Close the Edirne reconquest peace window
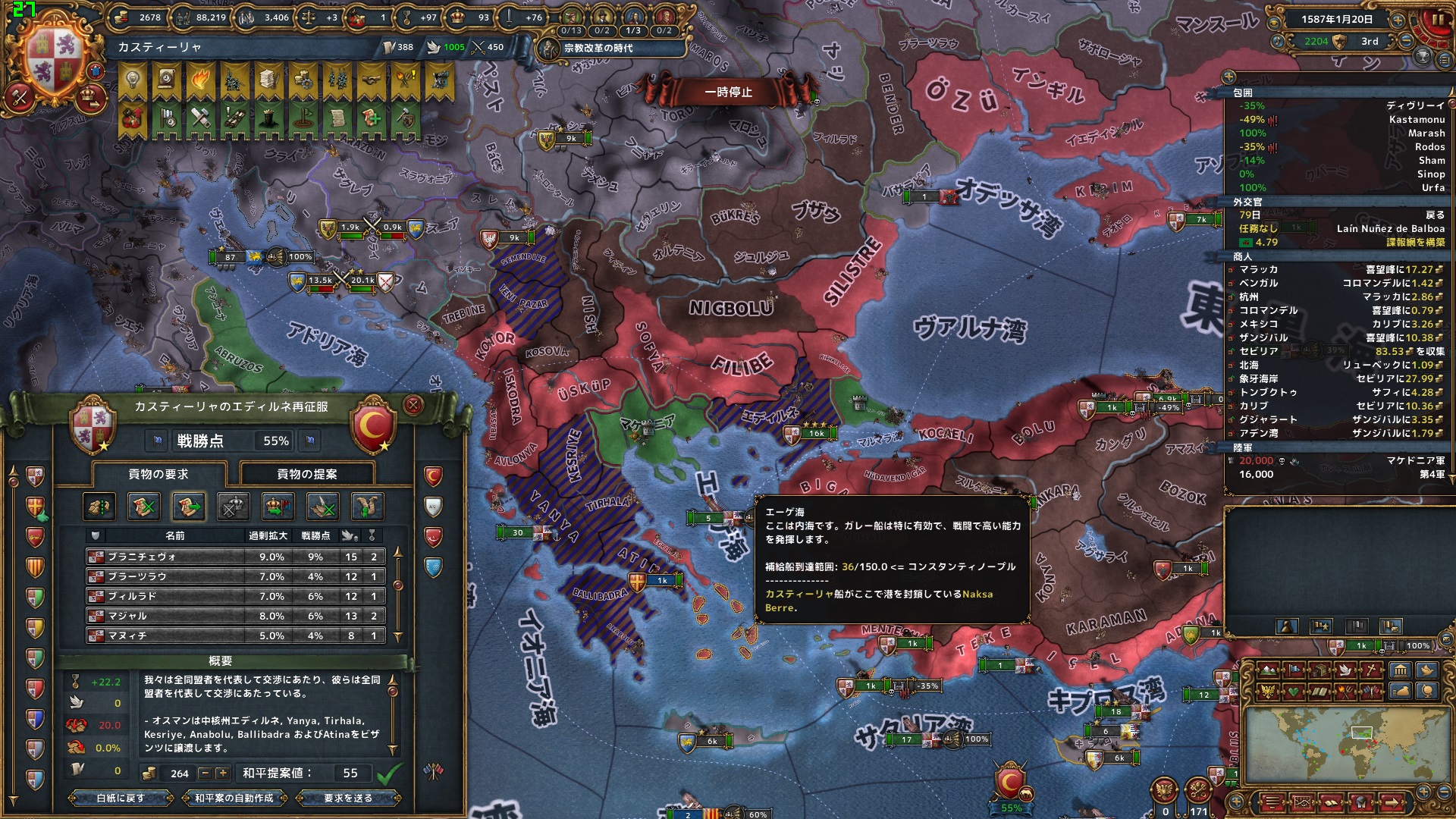1456x819 pixels. (413, 405)
